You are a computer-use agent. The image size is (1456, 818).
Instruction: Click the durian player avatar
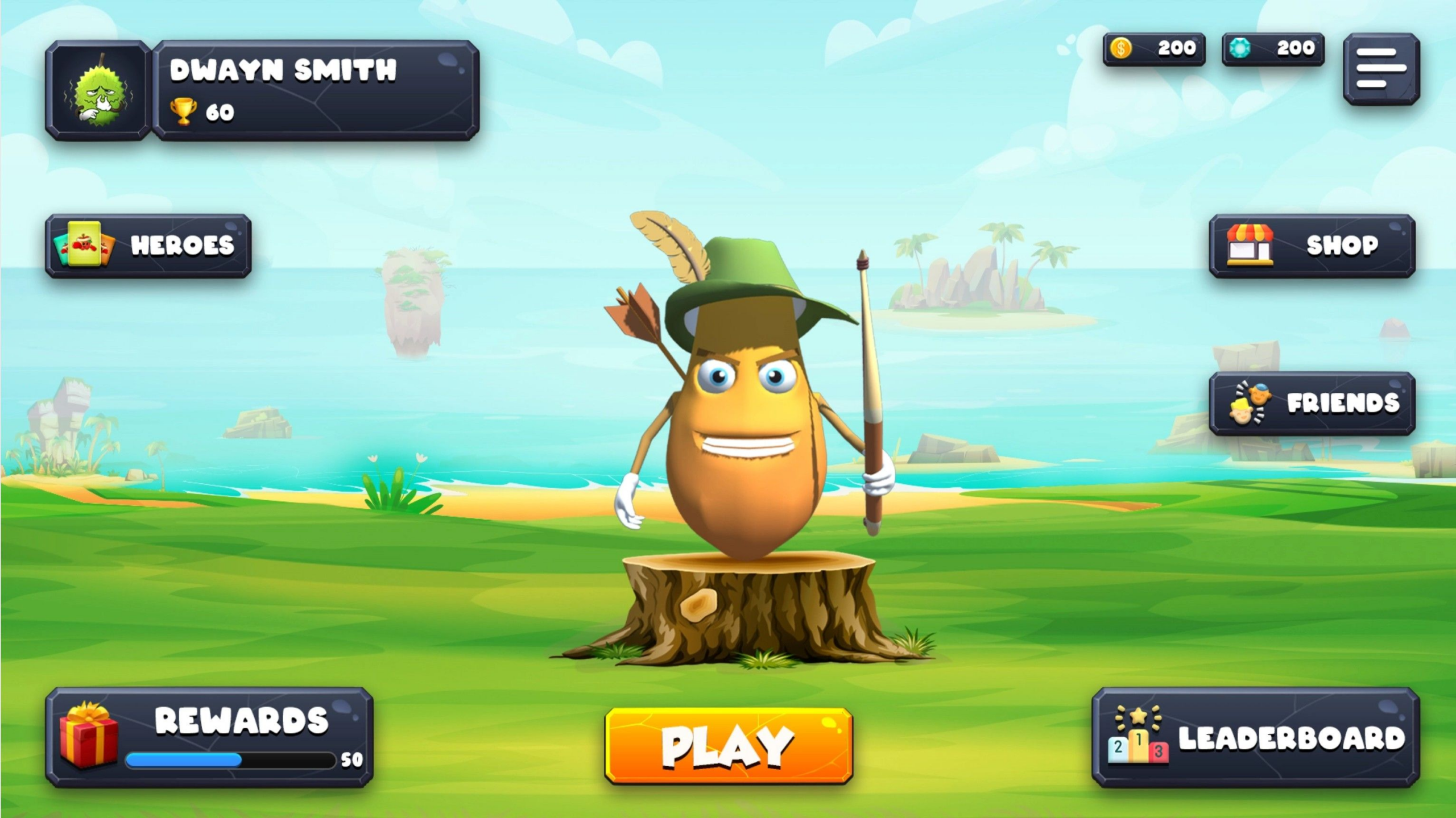tap(98, 90)
